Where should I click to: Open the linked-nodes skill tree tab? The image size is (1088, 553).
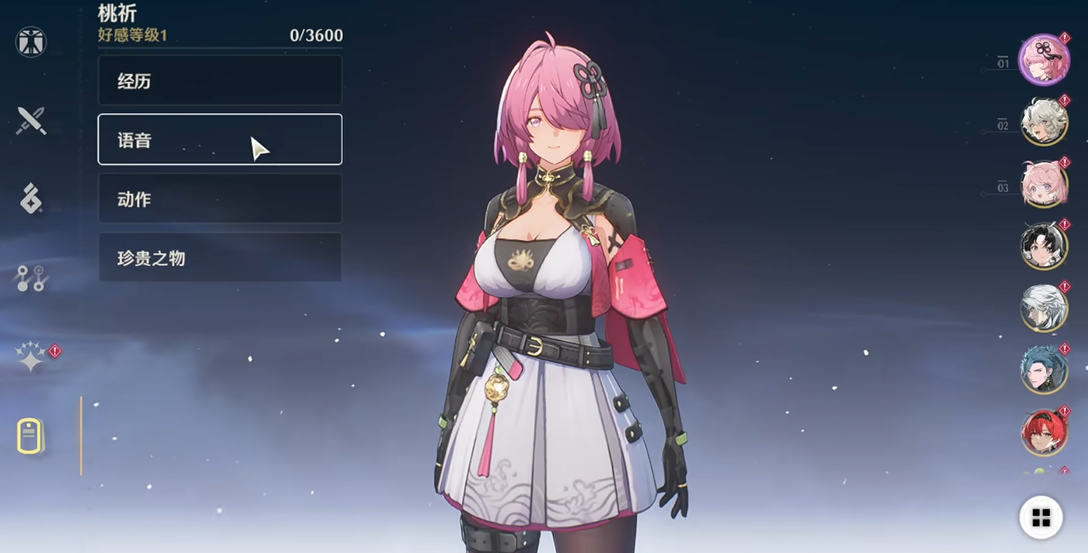tap(31, 278)
